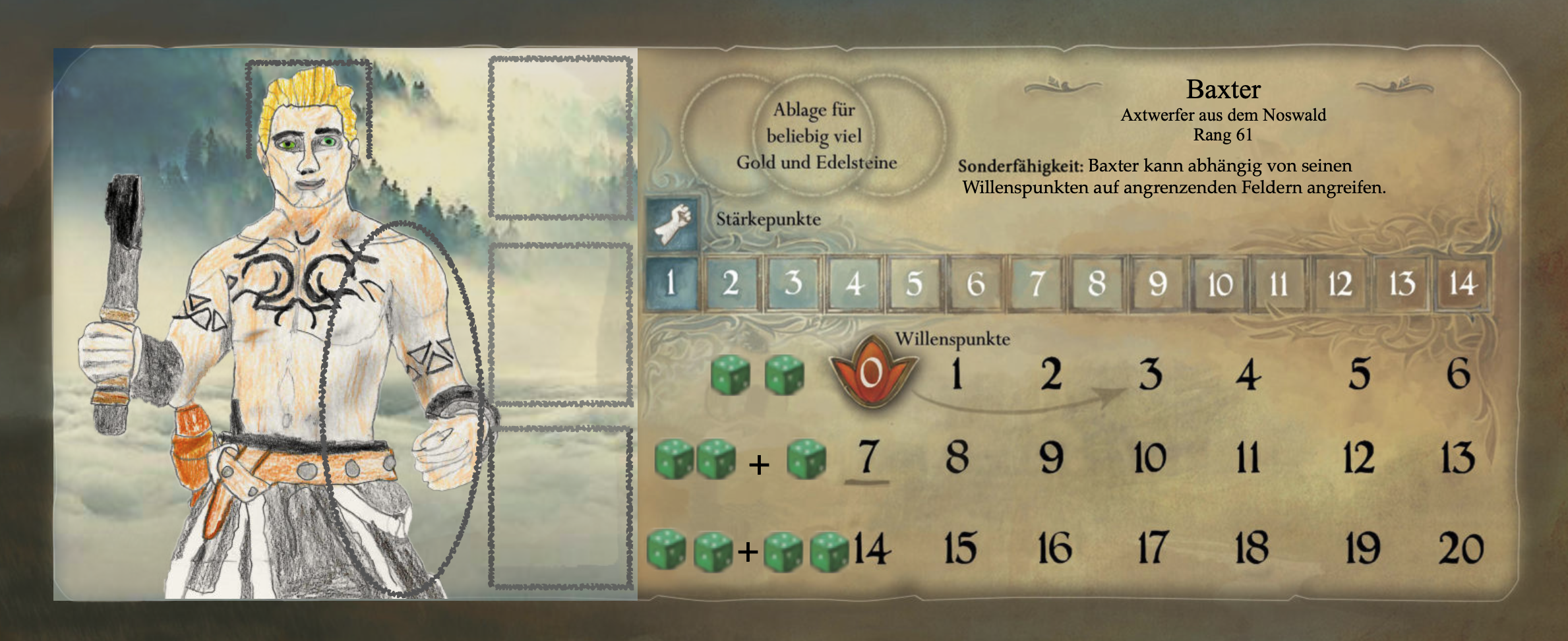Select the underlined willpower number 7
This screenshot has height=641, width=1568.
click(868, 457)
